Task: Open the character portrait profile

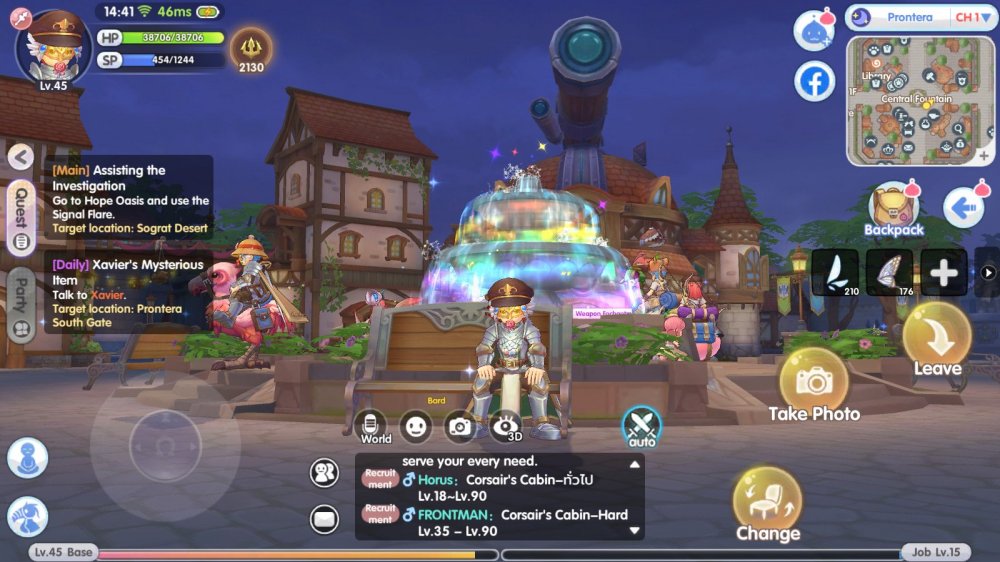Action: coord(53,47)
